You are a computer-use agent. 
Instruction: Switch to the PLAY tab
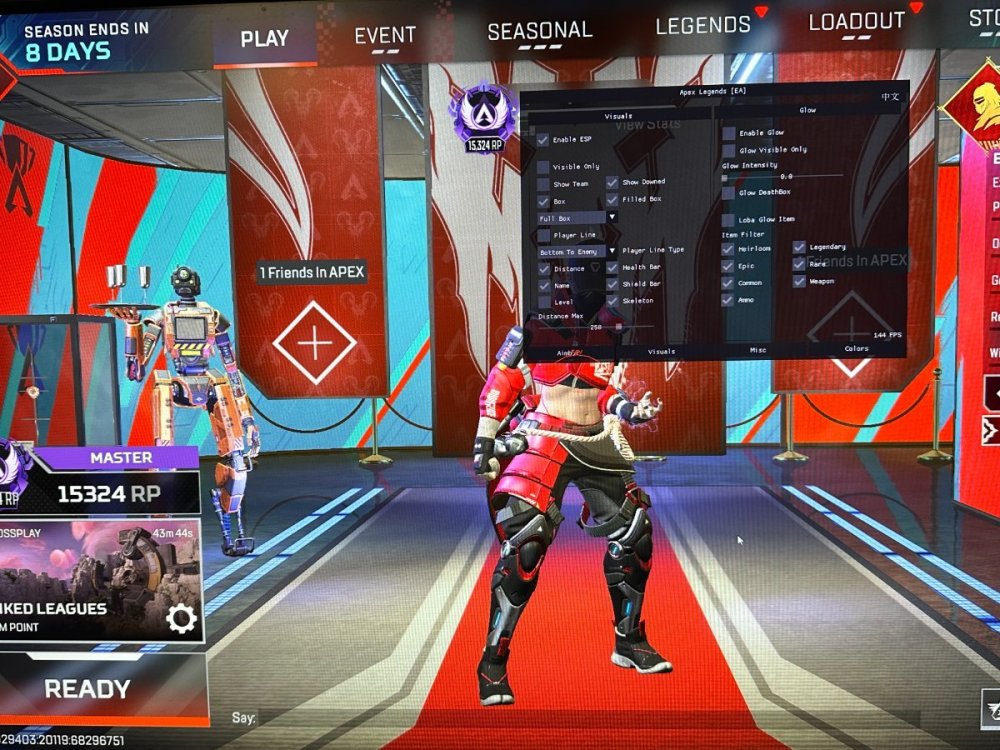[x=264, y=39]
